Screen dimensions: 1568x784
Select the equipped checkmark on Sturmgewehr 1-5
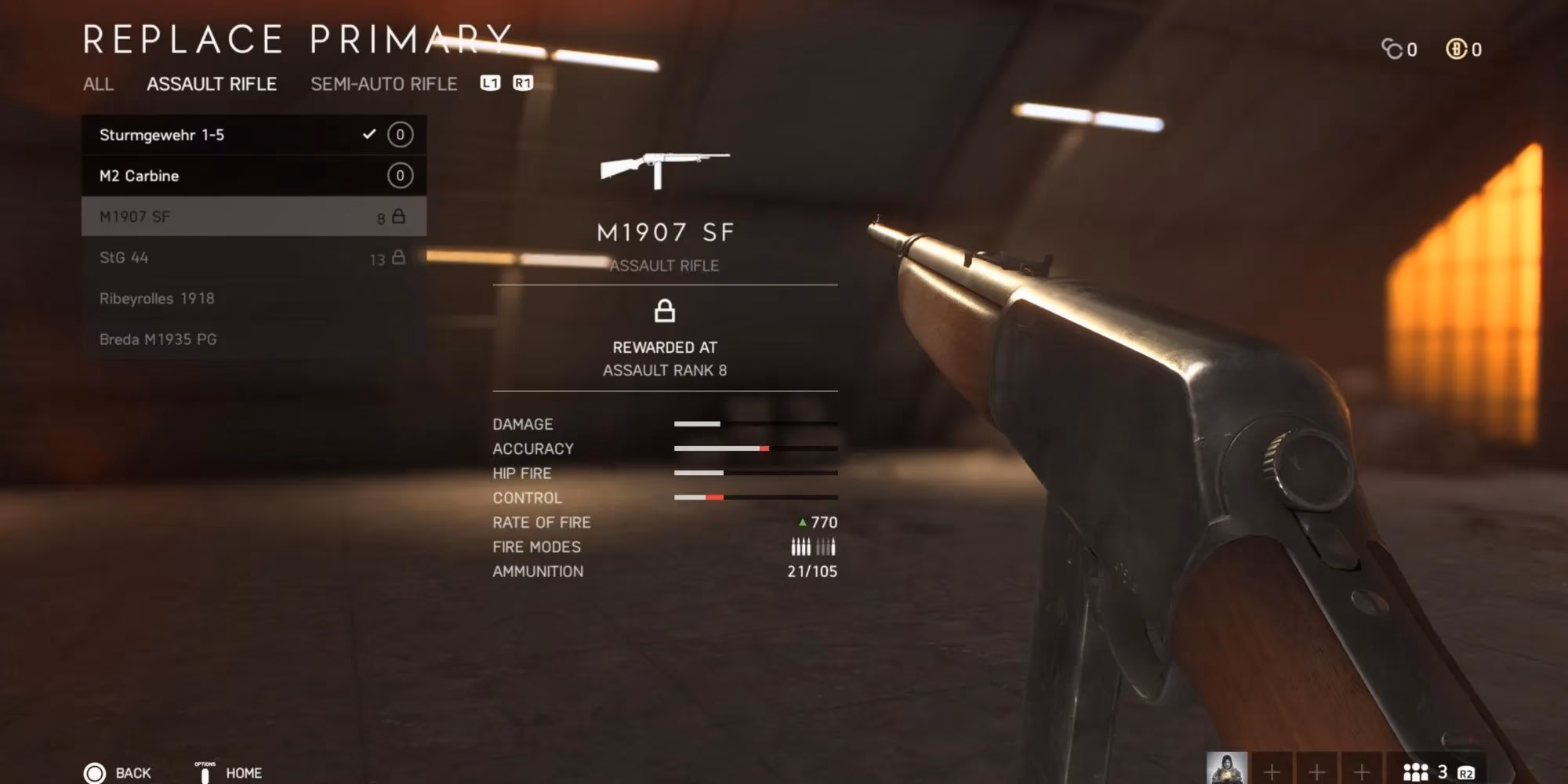pyautogui.click(x=368, y=134)
